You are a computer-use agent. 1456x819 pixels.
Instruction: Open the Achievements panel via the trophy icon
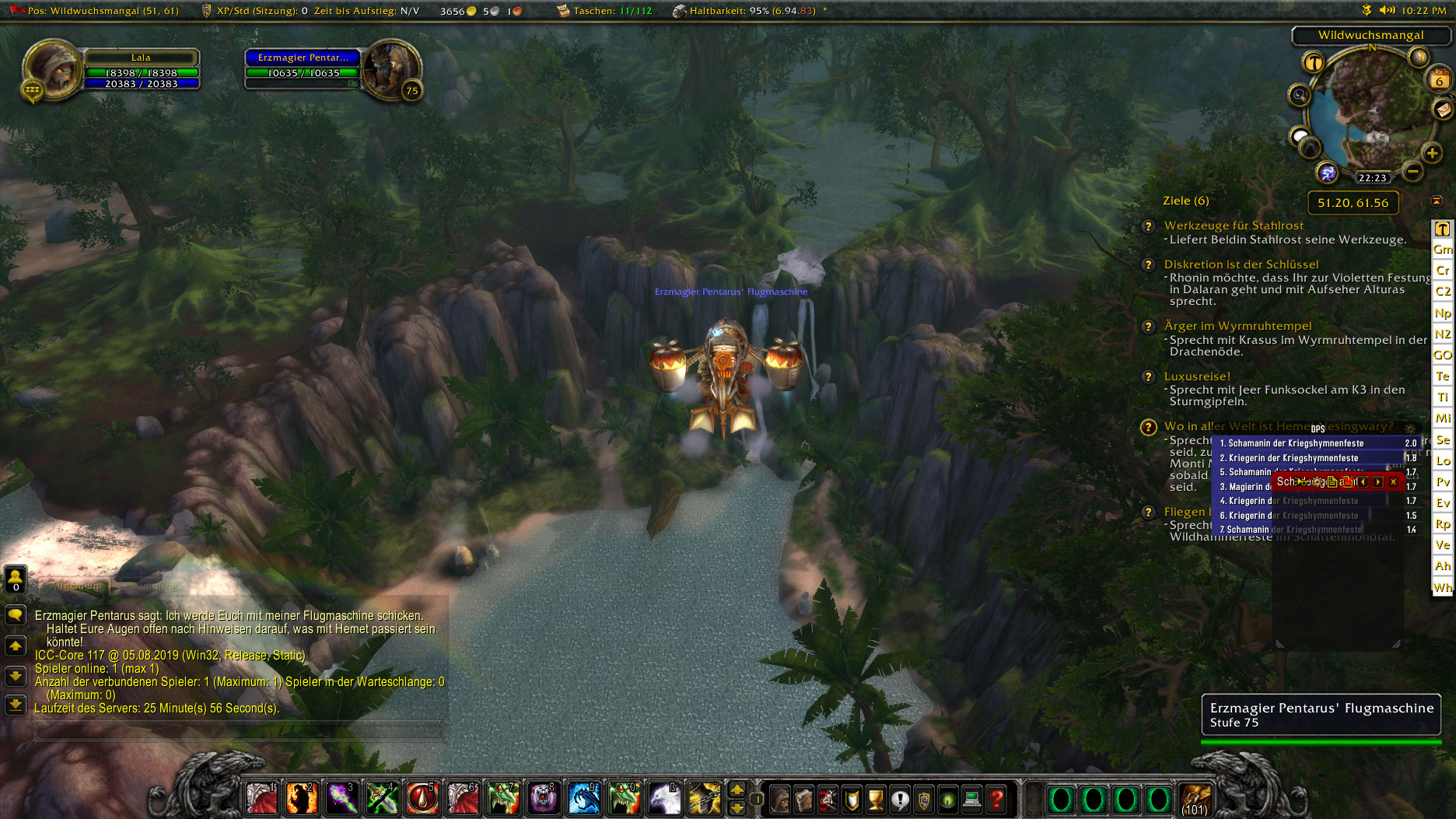tap(875, 800)
